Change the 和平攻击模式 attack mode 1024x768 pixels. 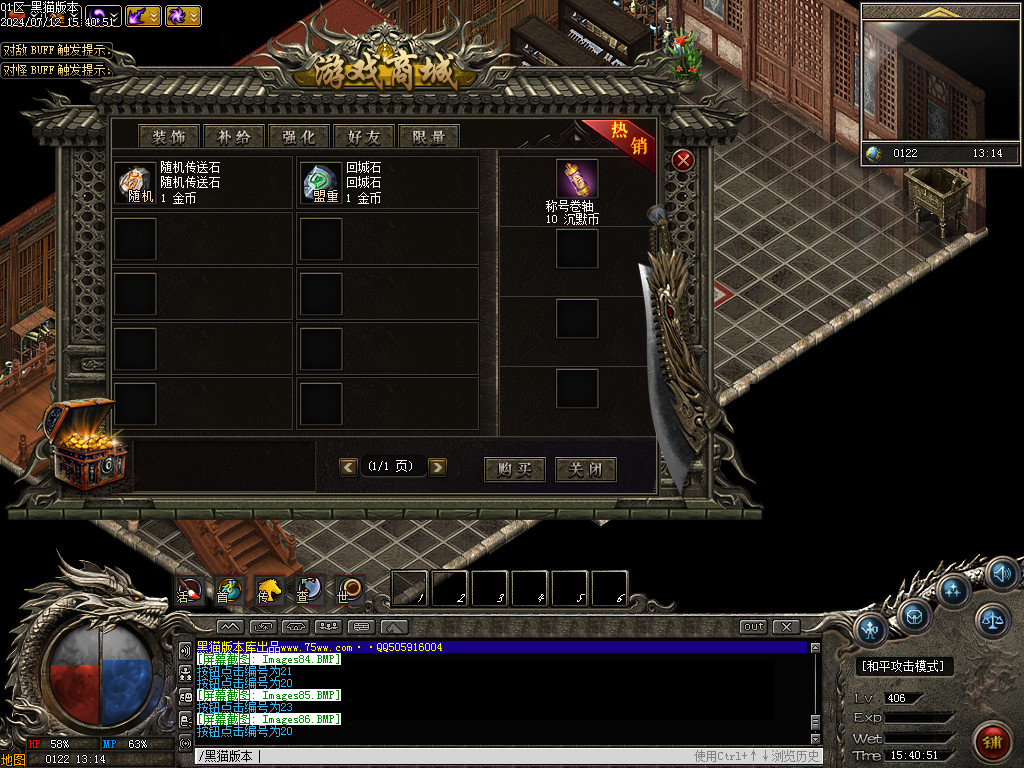click(906, 666)
